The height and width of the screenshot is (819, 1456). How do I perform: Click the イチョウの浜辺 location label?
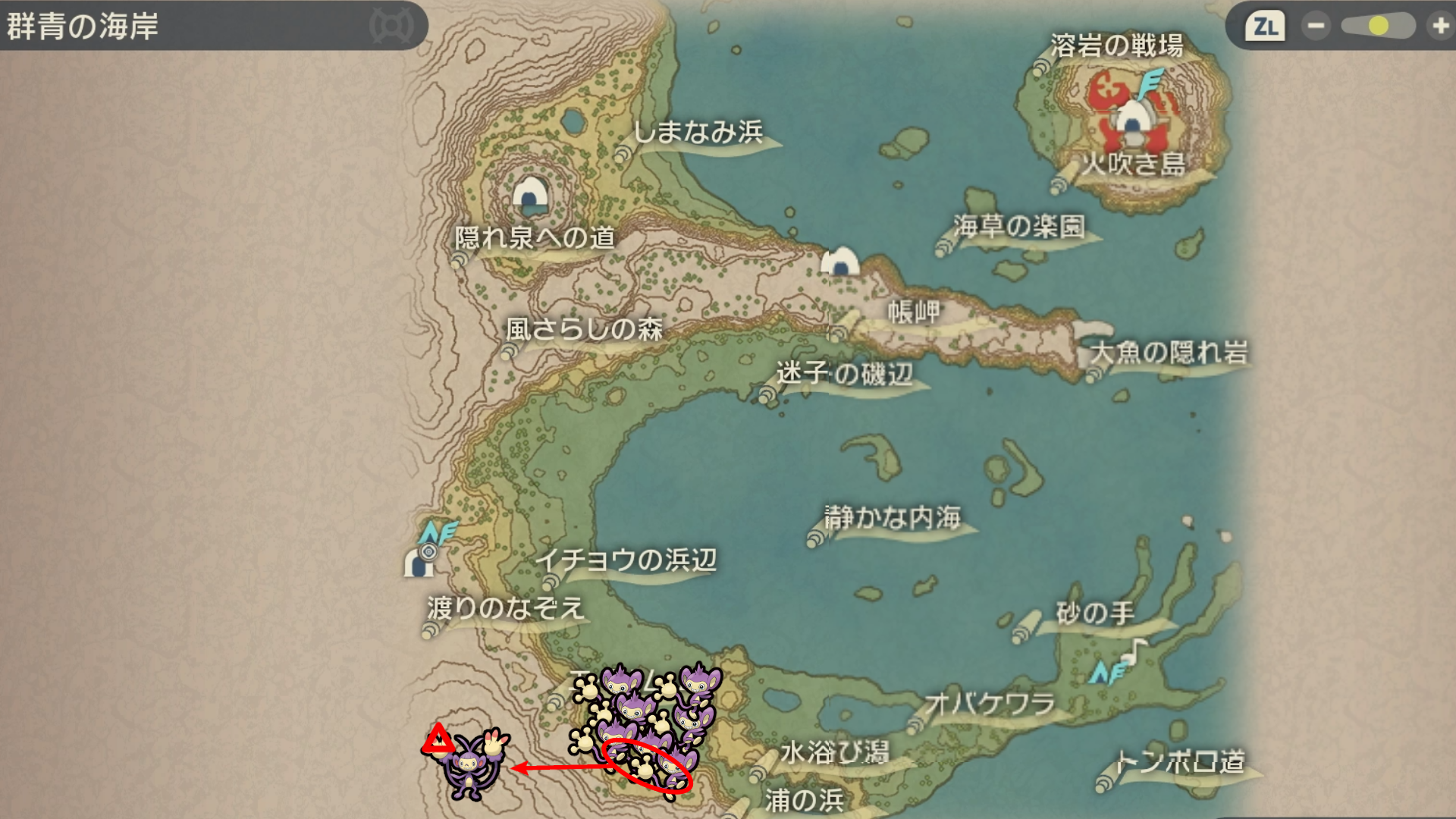(626, 560)
